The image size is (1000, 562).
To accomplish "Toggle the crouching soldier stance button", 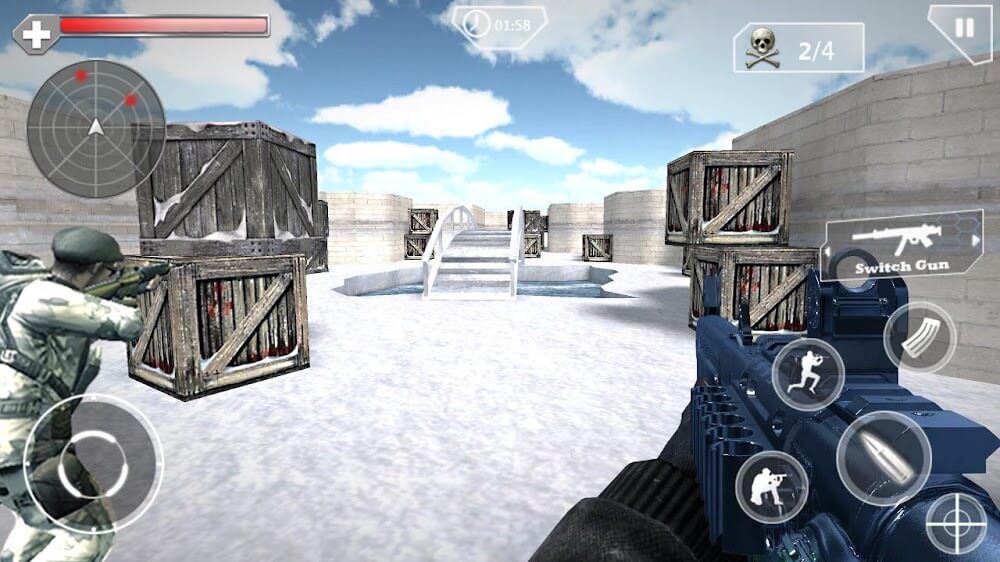I will click(772, 487).
